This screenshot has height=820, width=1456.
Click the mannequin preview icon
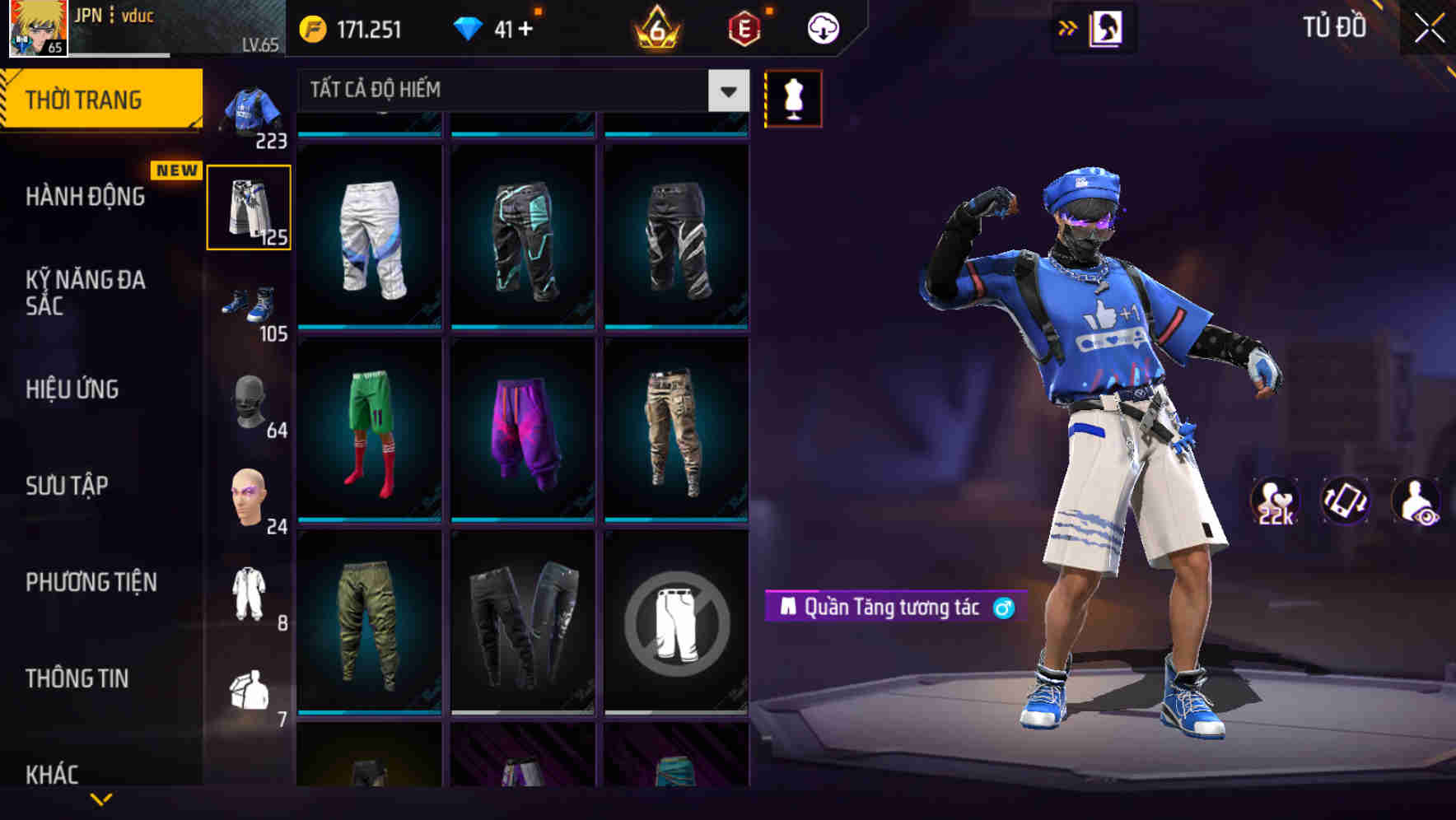pyautogui.click(x=793, y=97)
